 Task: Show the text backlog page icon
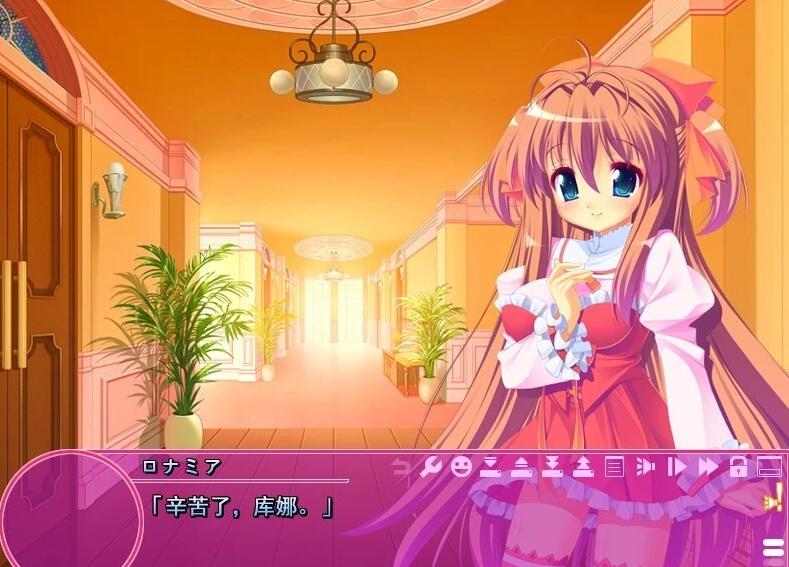pyautogui.click(x=614, y=466)
